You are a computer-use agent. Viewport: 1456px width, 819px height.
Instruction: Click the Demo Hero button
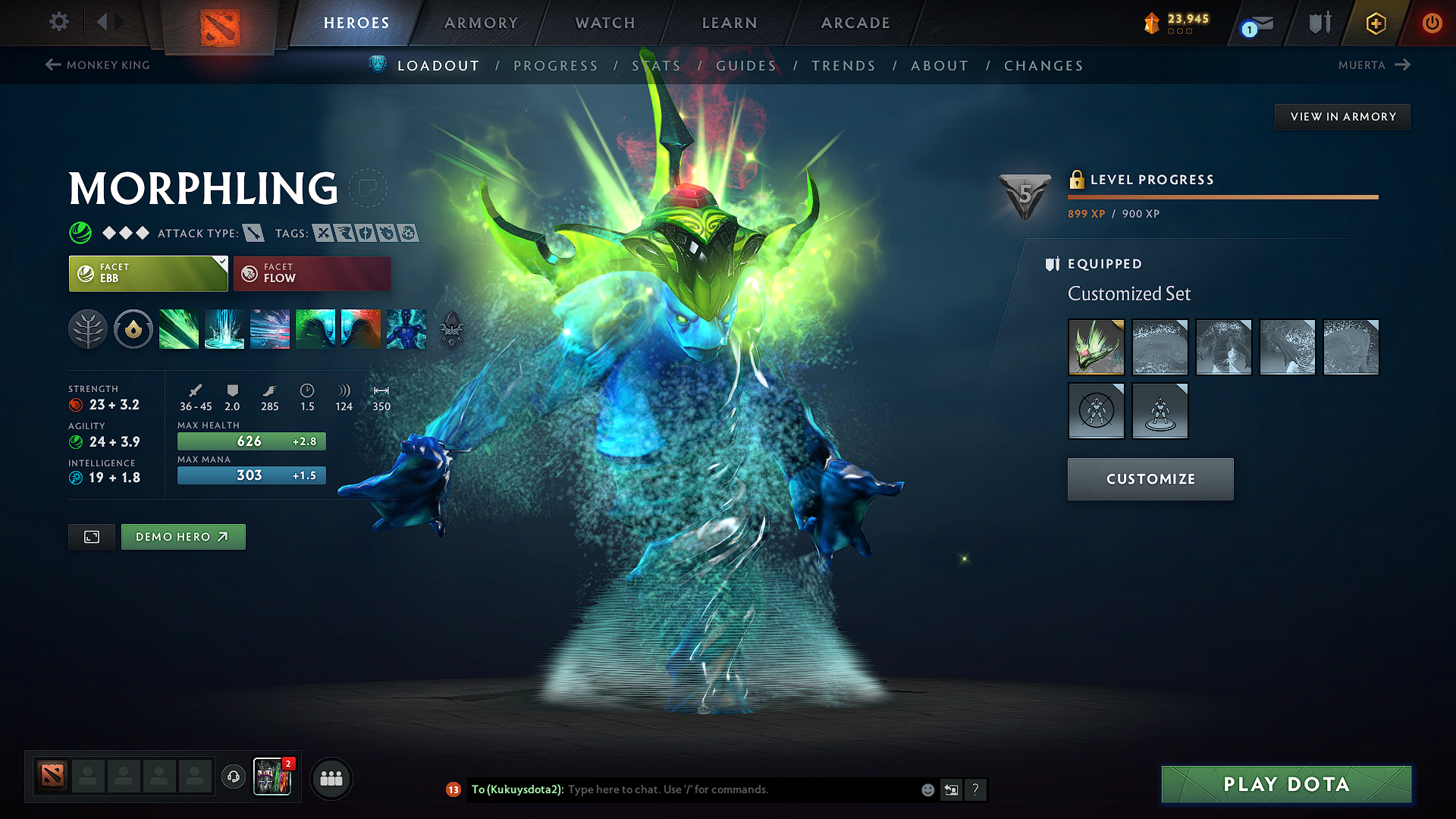183,536
